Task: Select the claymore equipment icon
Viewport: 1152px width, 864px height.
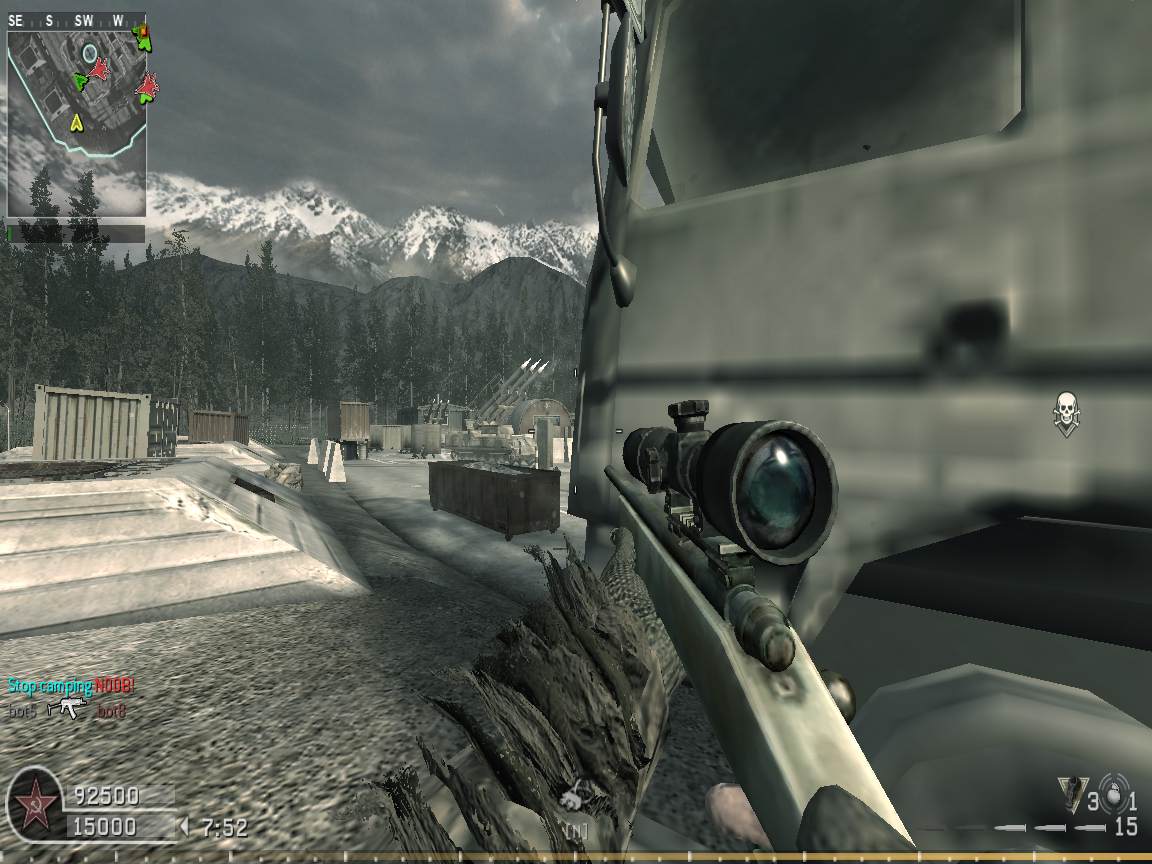Action: pyautogui.click(x=1071, y=796)
